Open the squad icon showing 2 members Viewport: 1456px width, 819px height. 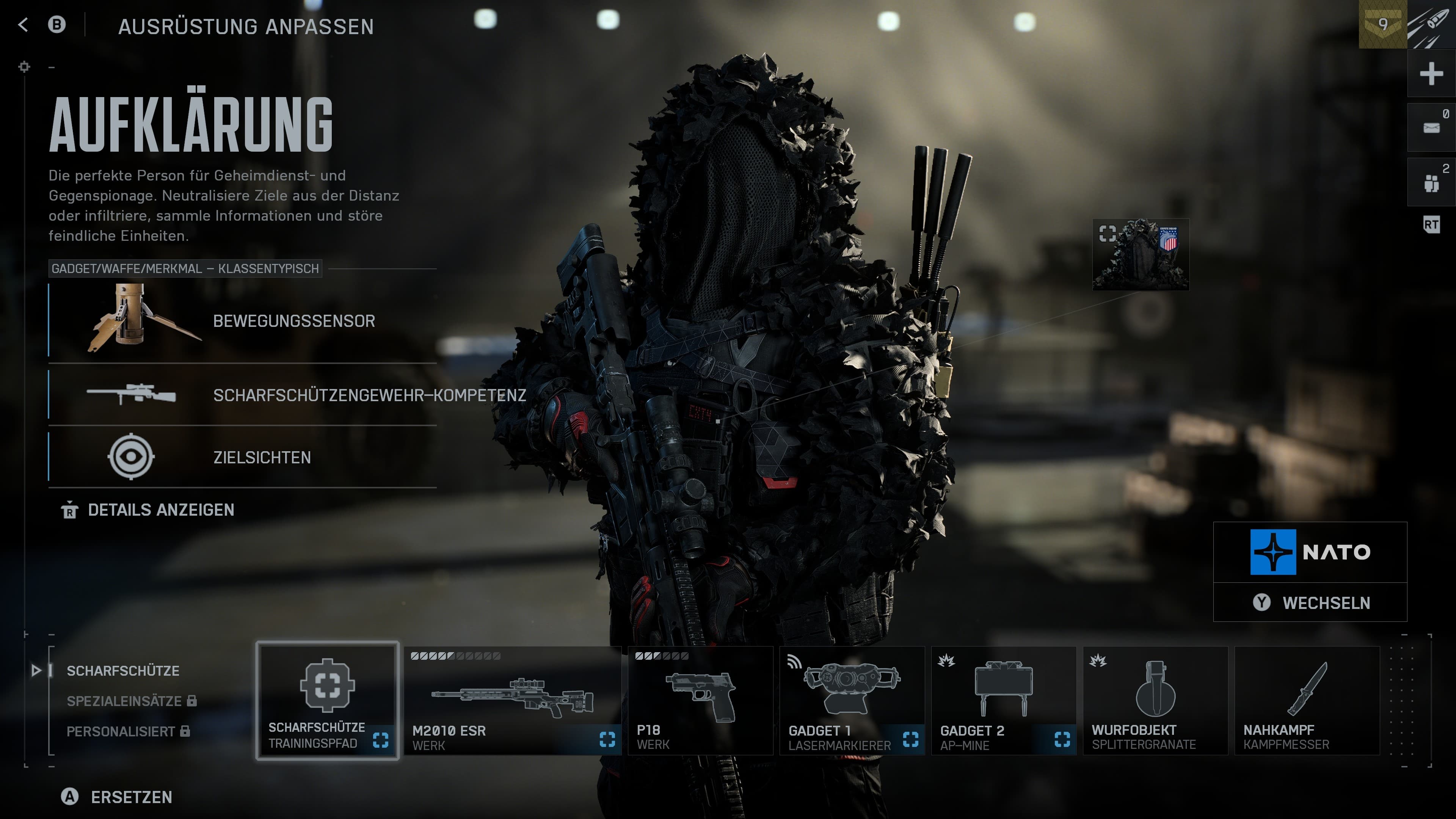[x=1431, y=182]
